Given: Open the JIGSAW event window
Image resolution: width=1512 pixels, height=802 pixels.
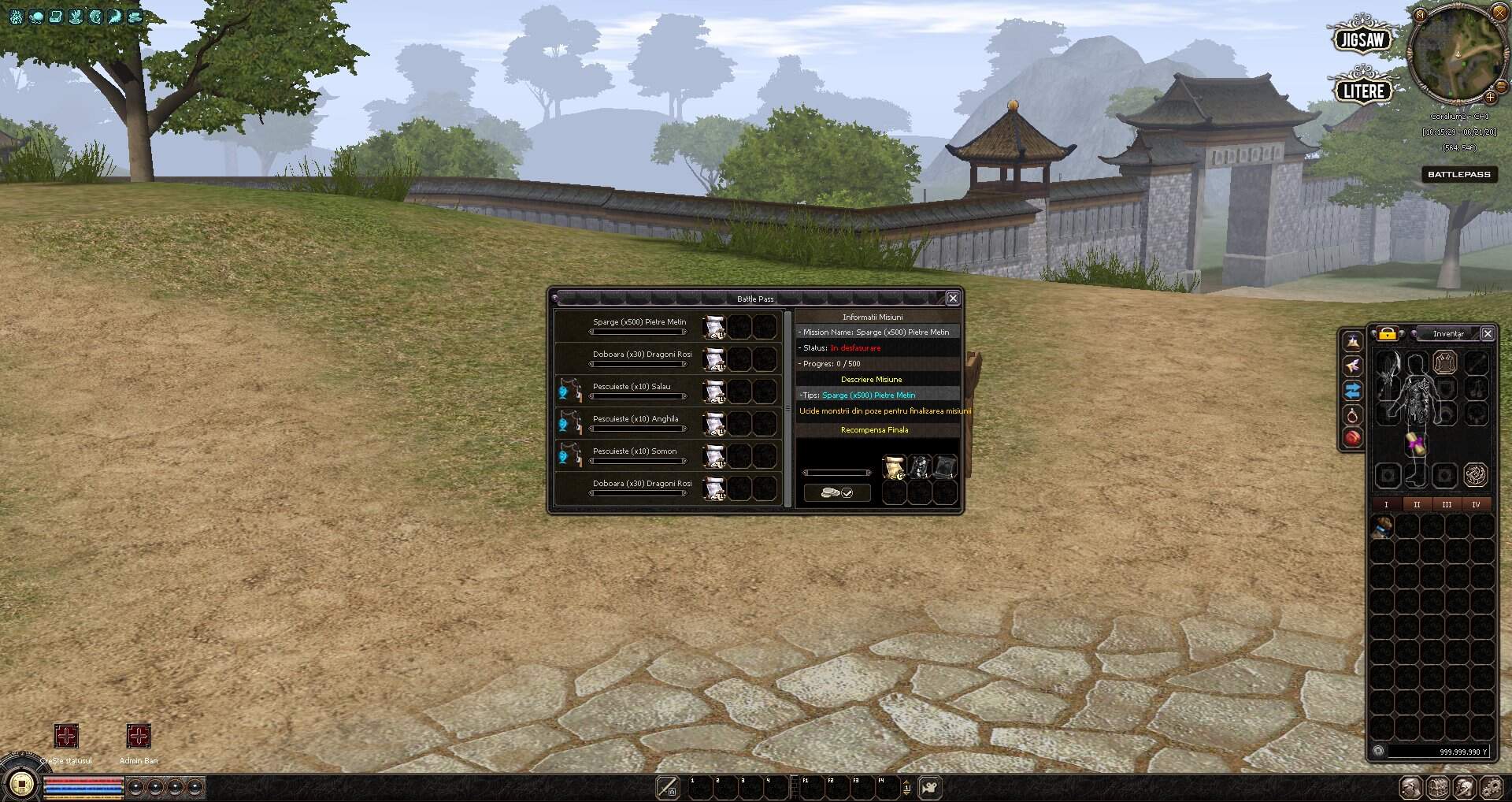Looking at the screenshot, I should point(1363,38).
